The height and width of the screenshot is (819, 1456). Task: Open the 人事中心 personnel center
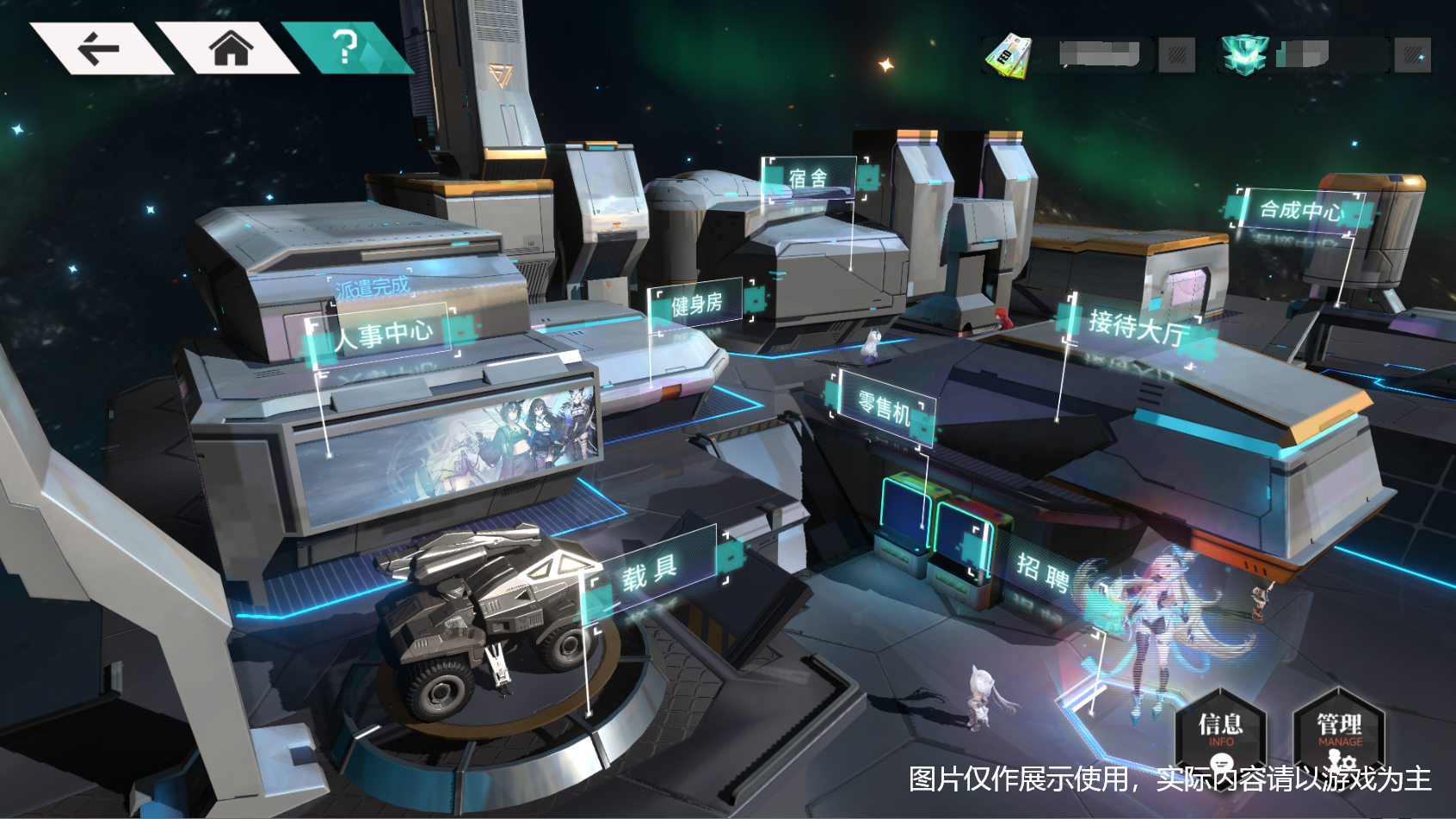(x=384, y=334)
